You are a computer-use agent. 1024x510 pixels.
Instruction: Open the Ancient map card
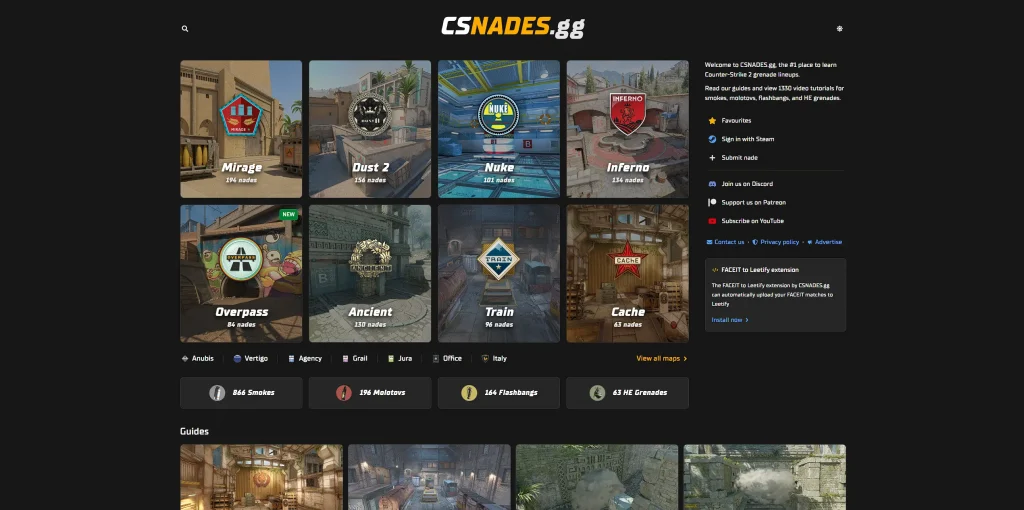pos(370,273)
